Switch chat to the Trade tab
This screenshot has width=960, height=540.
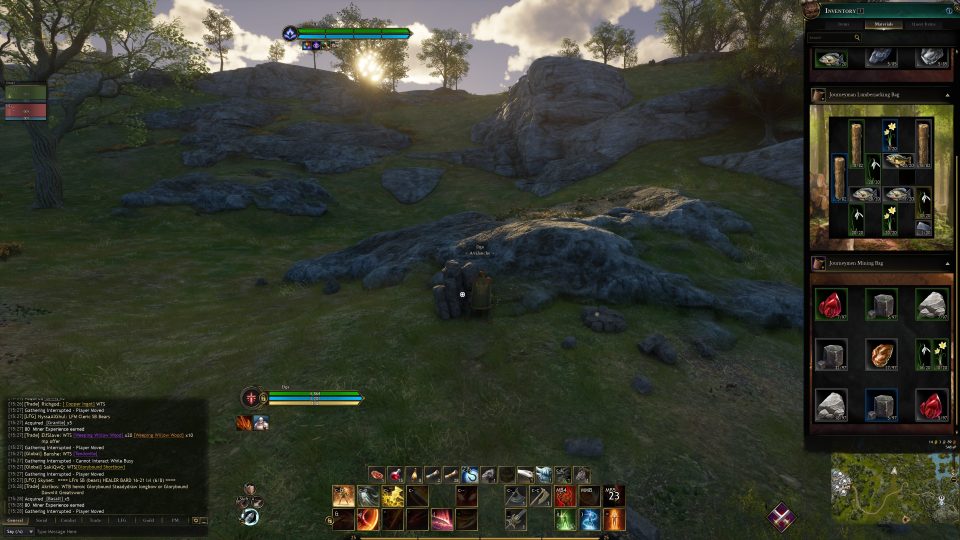(95, 520)
